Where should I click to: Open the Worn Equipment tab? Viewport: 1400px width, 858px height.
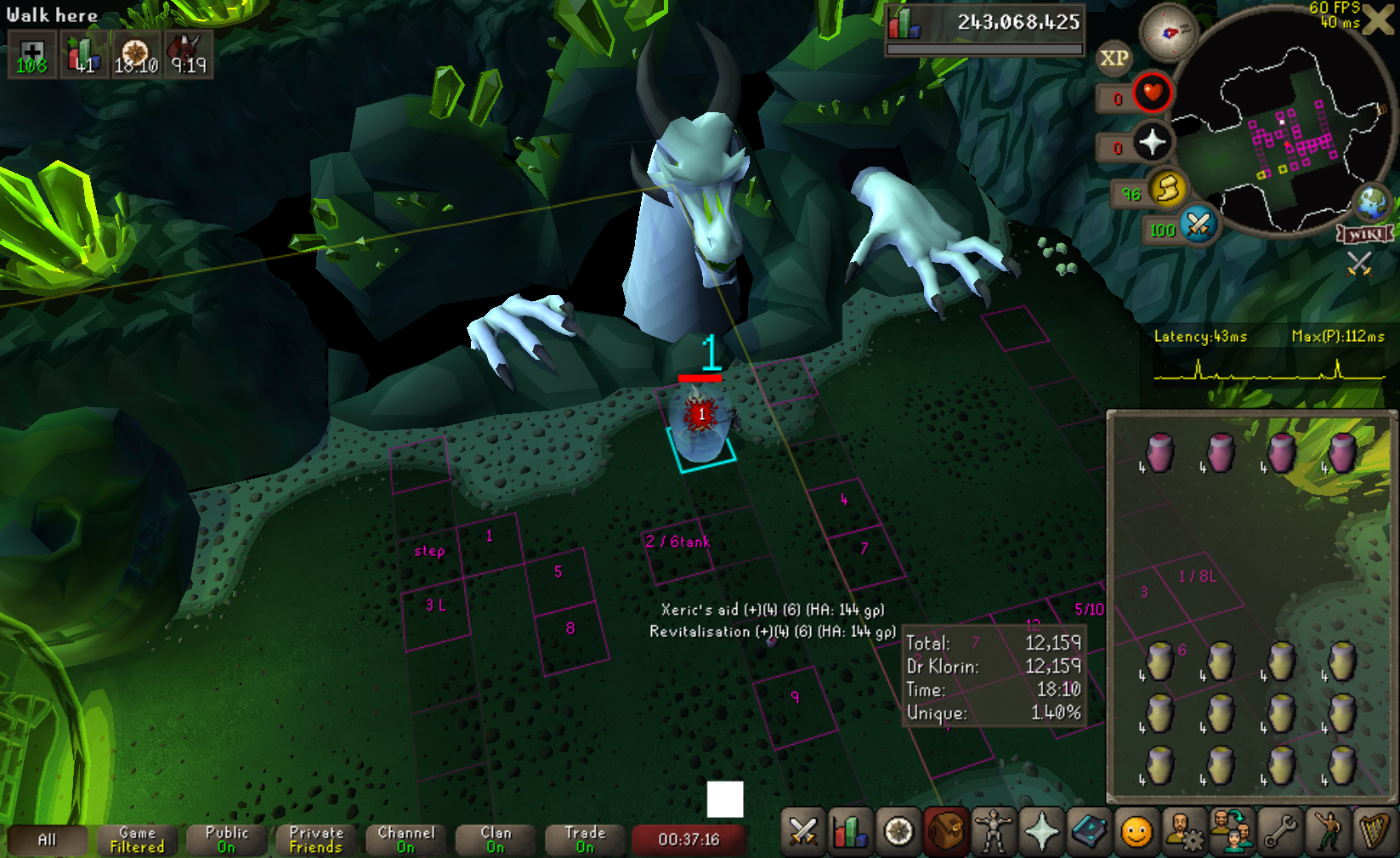coord(994,832)
